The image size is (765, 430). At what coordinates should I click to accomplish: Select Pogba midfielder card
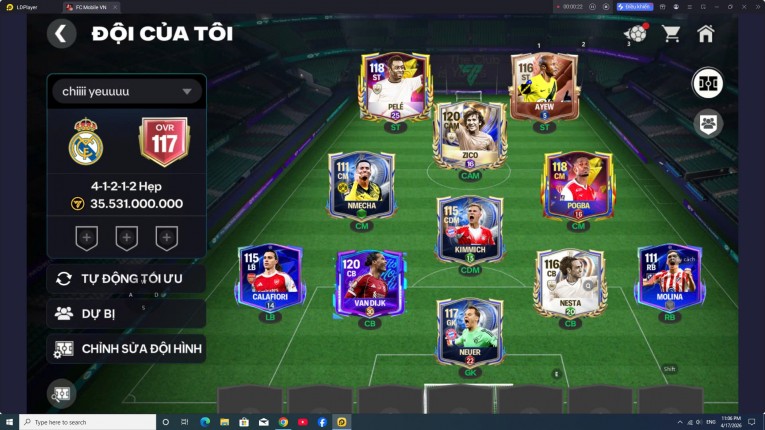click(x=577, y=186)
